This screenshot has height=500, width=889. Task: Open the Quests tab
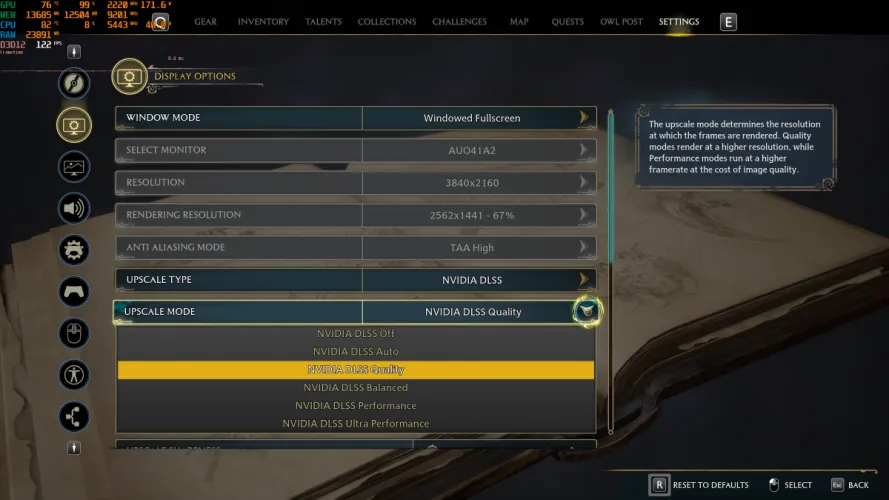pyautogui.click(x=568, y=22)
